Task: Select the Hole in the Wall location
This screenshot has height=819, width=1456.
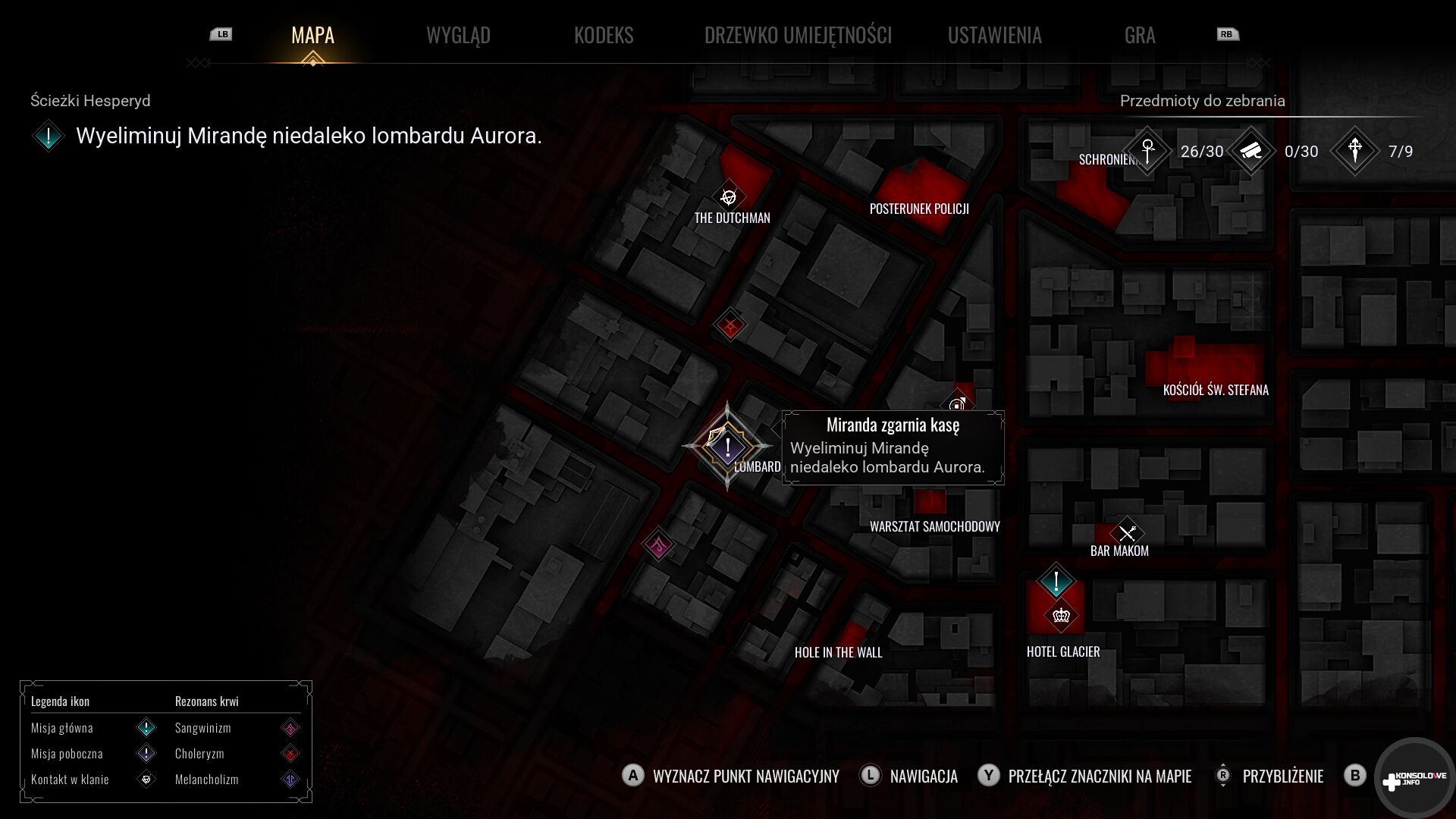Action: (x=838, y=652)
